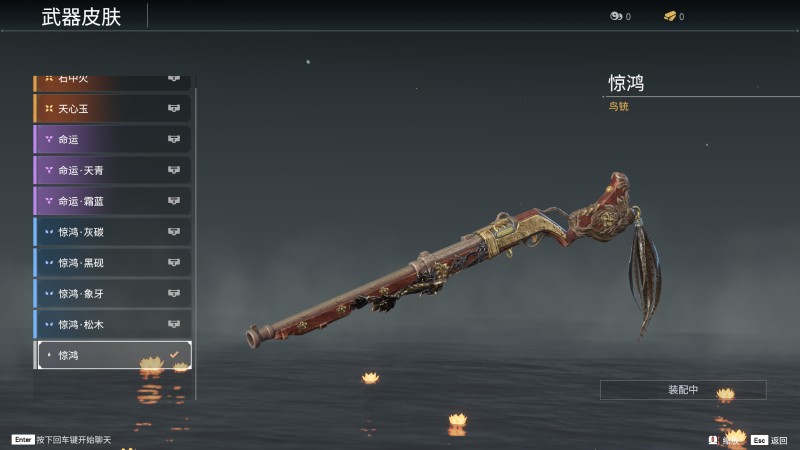This screenshot has width=800, height=450.
Task: Click the 装配中 equip button
Action: pos(683,389)
